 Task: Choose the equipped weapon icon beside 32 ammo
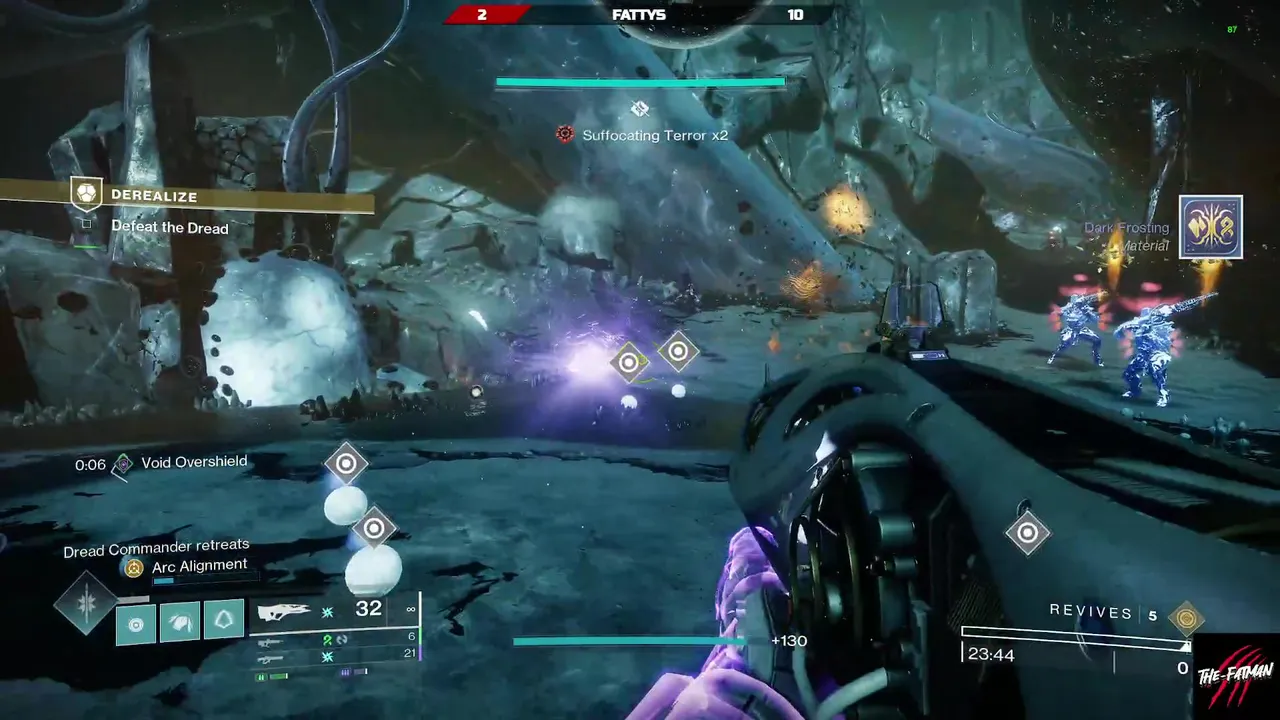coord(285,612)
